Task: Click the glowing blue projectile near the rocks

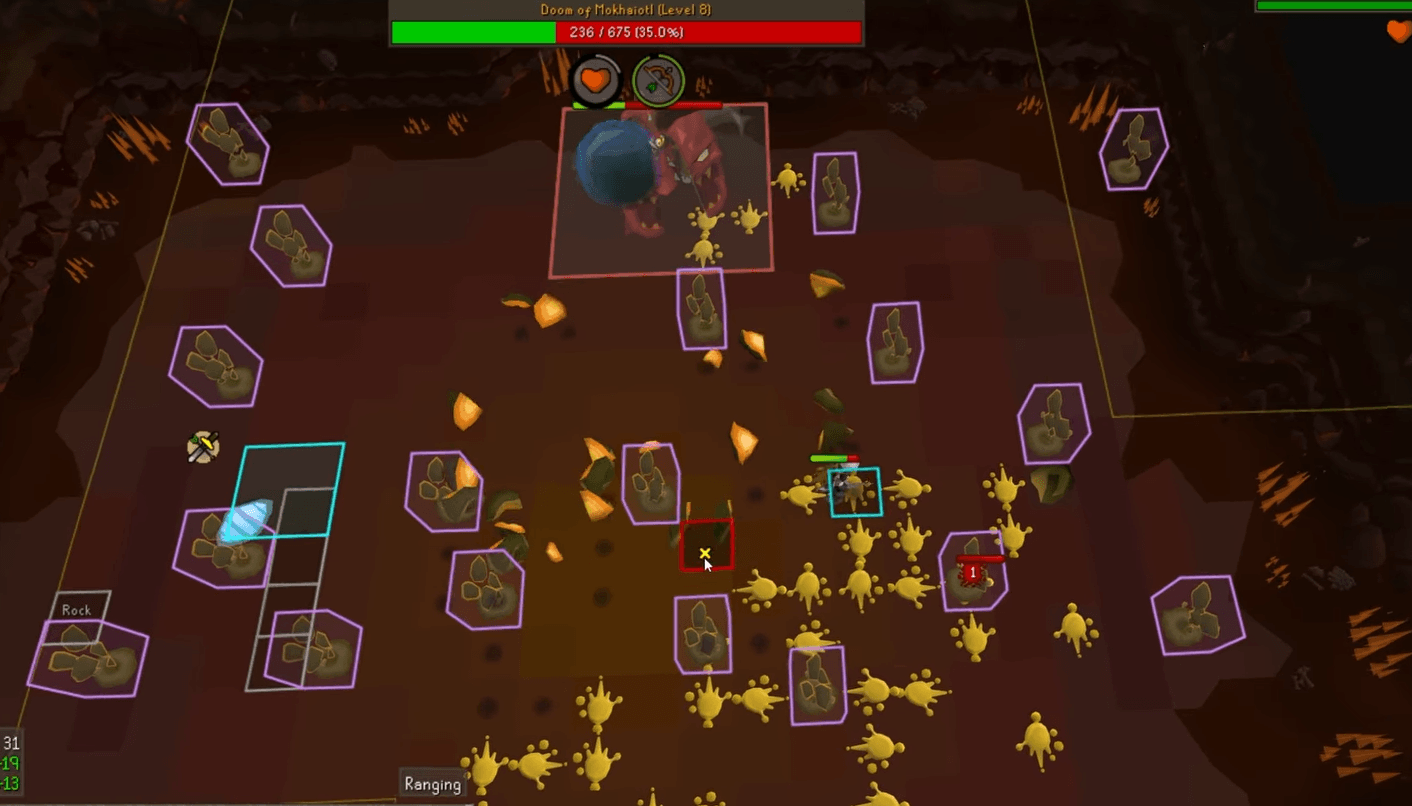Action: 247,520
